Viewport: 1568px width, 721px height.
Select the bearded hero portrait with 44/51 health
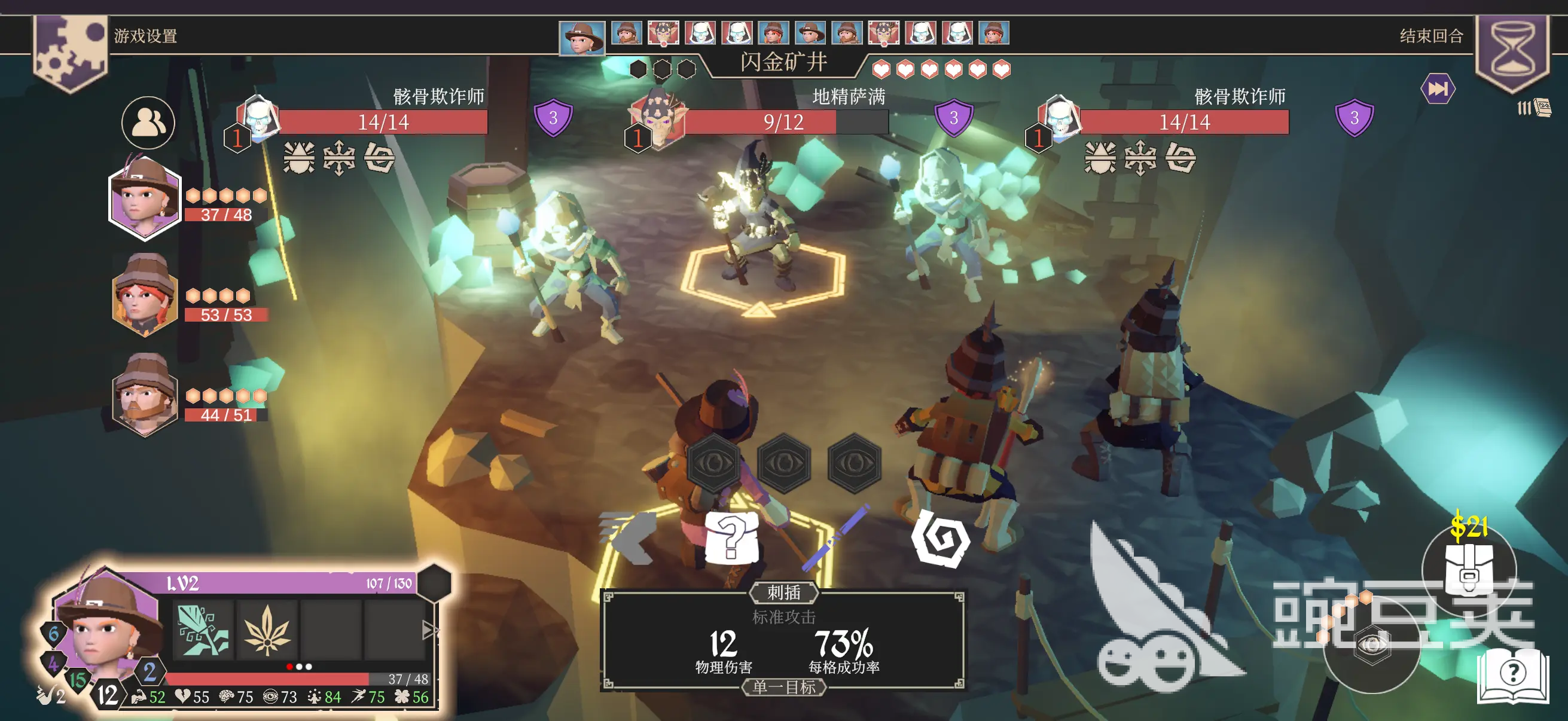point(145,397)
